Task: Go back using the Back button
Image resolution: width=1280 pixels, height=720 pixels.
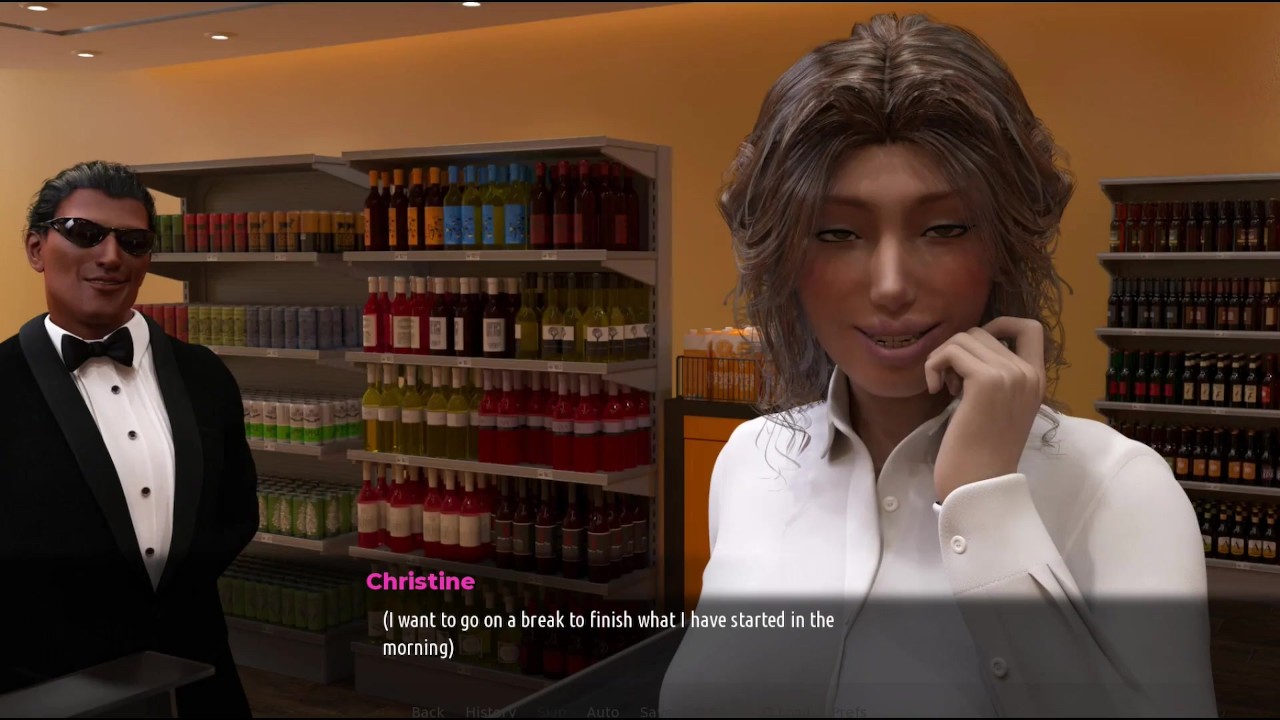Action: tap(427, 711)
